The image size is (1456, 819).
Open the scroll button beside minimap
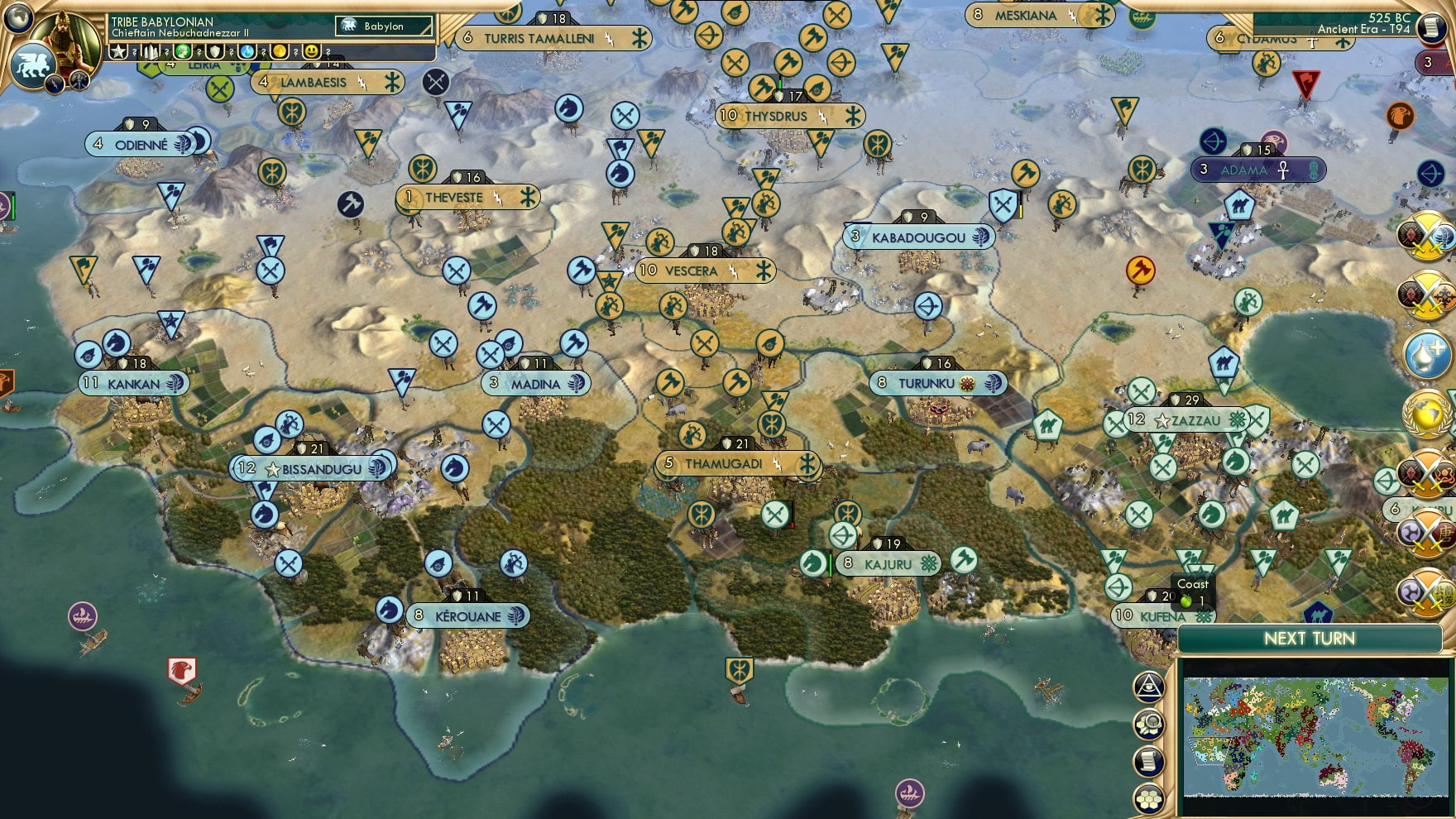click(x=1149, y=761)
